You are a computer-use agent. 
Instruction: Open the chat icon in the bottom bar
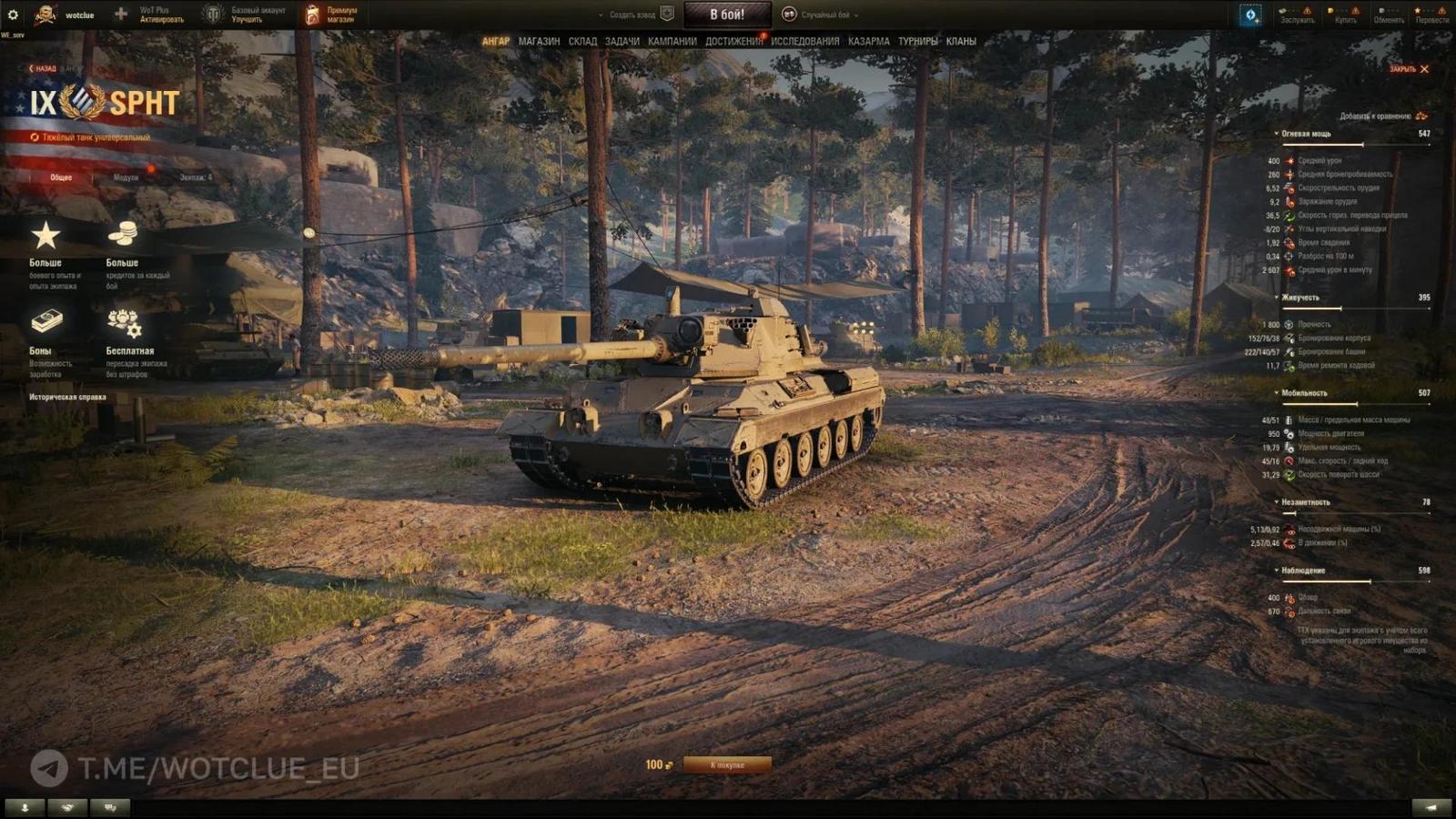pos(111,805)
